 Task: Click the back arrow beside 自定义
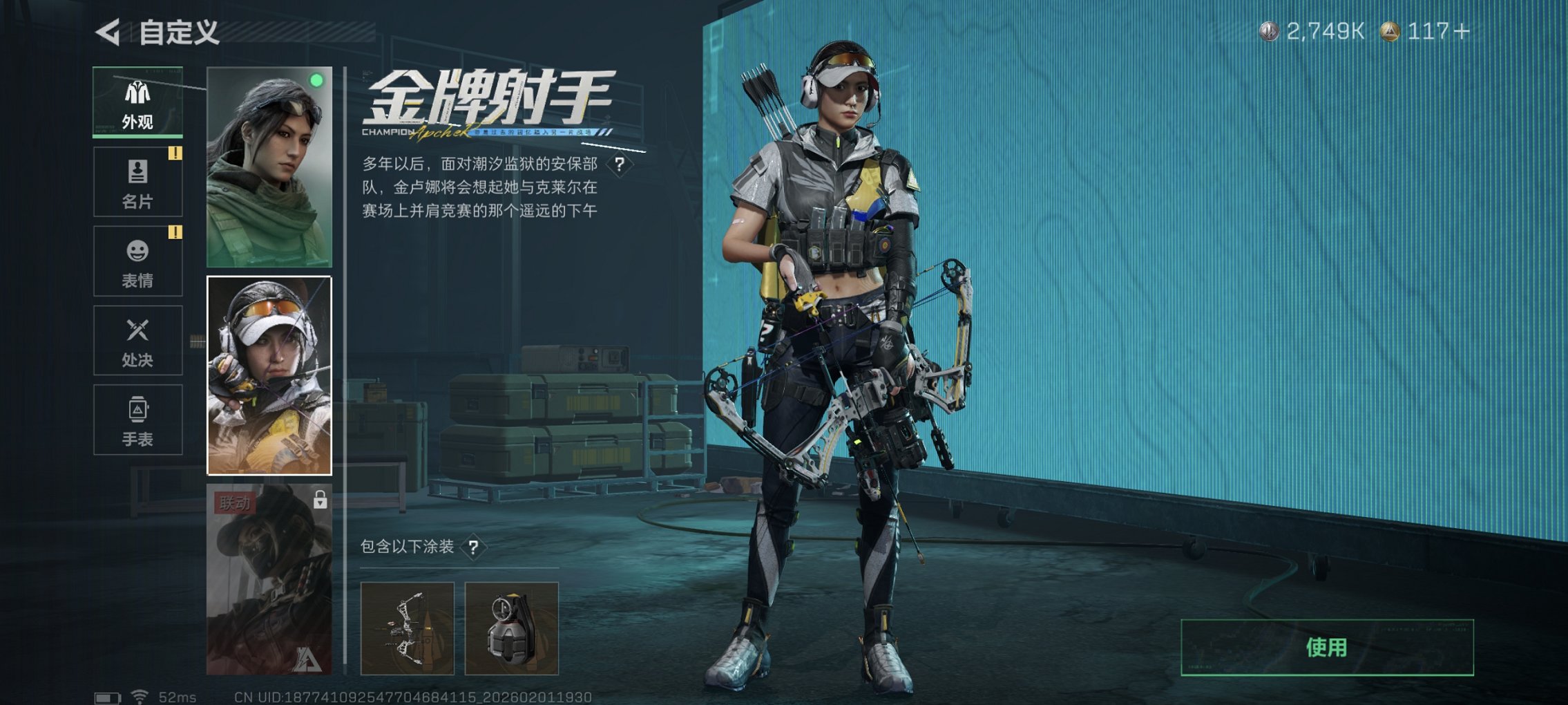click(109, 31)
